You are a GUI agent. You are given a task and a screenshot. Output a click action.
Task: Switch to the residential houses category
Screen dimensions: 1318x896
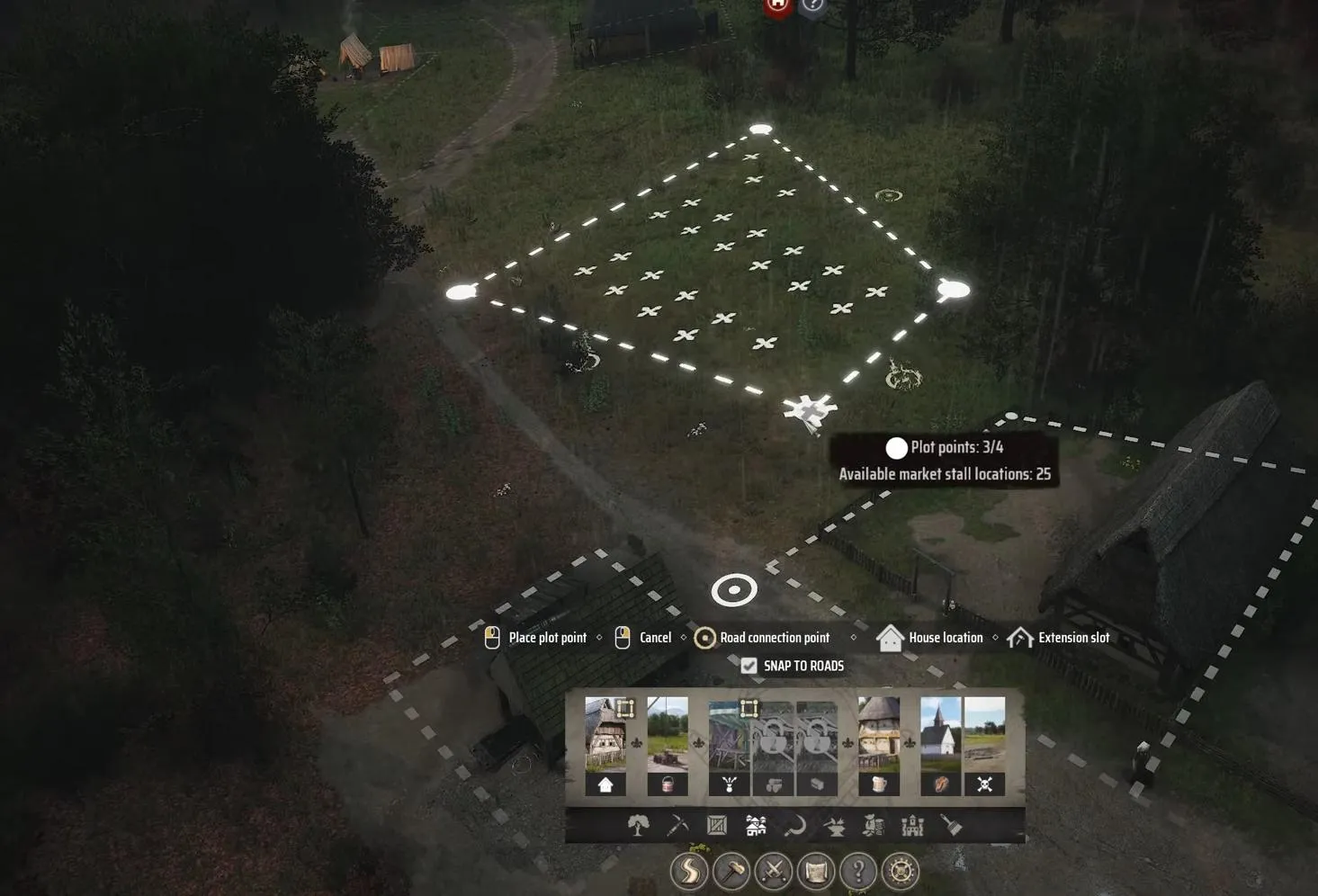(756, 825)
